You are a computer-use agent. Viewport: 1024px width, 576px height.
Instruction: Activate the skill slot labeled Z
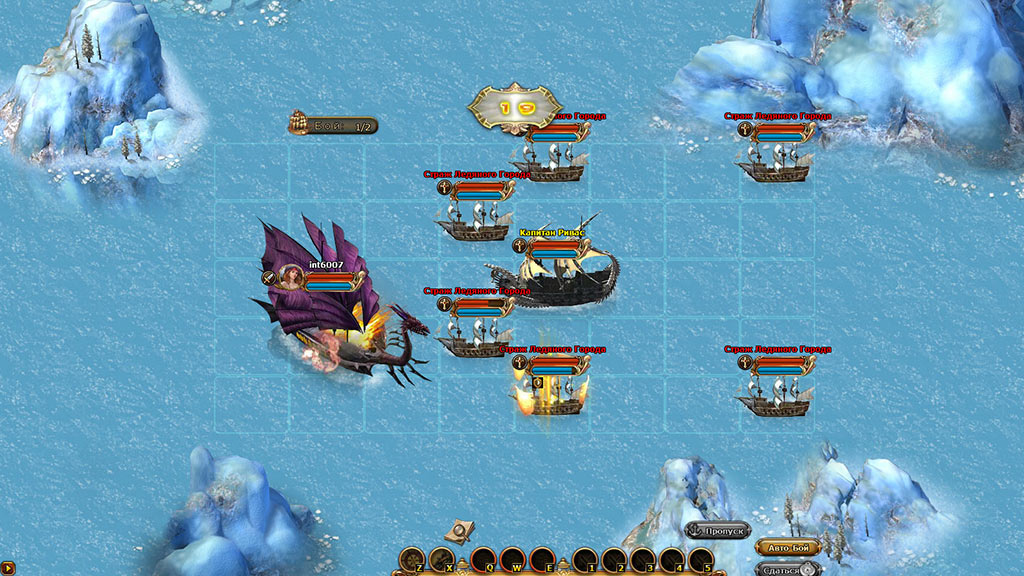point(412,560)
